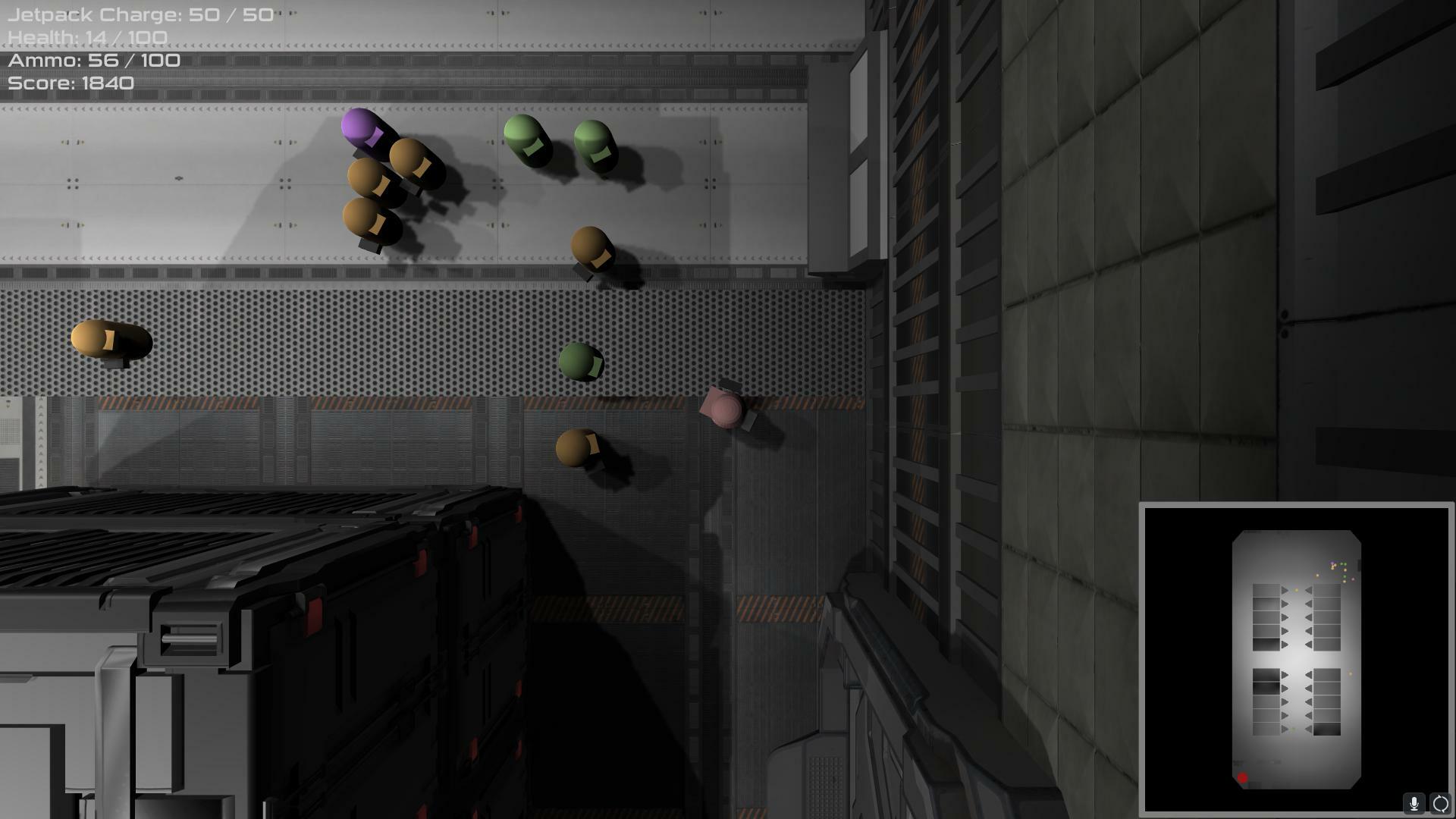Viewport: 1456px width, 819px height.
Task: Click the purple dot near the minimap's top right
Action: (x=1332, y=562)
